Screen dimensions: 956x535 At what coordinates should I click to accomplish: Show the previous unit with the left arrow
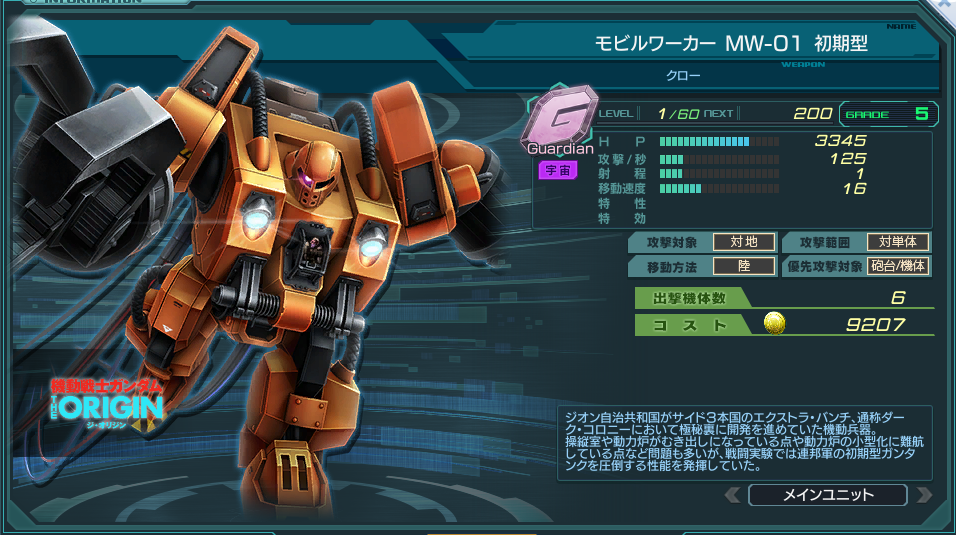[x=733, y=495]
